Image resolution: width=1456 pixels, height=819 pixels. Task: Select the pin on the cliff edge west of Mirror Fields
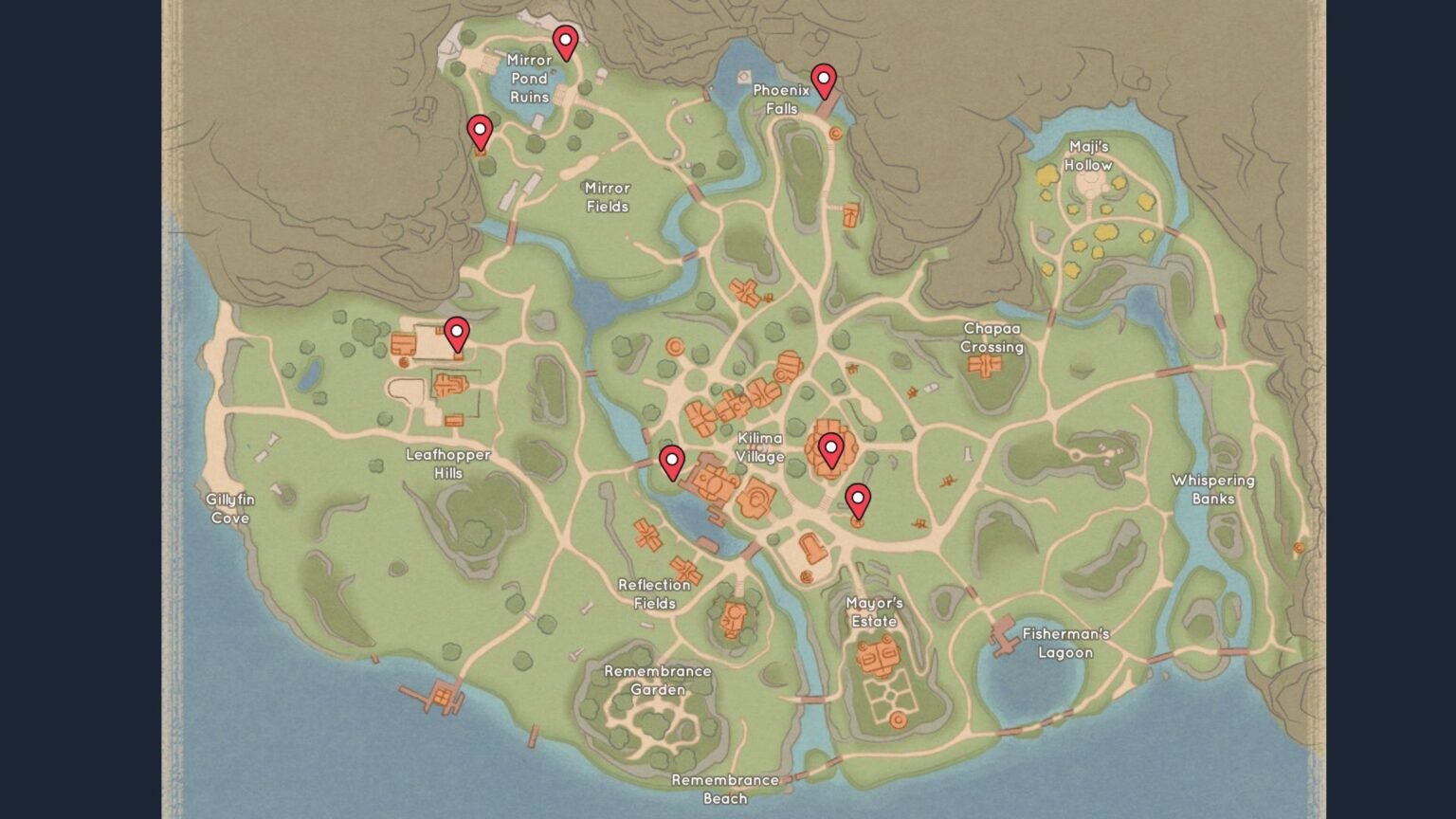click(x=480, y=131)
